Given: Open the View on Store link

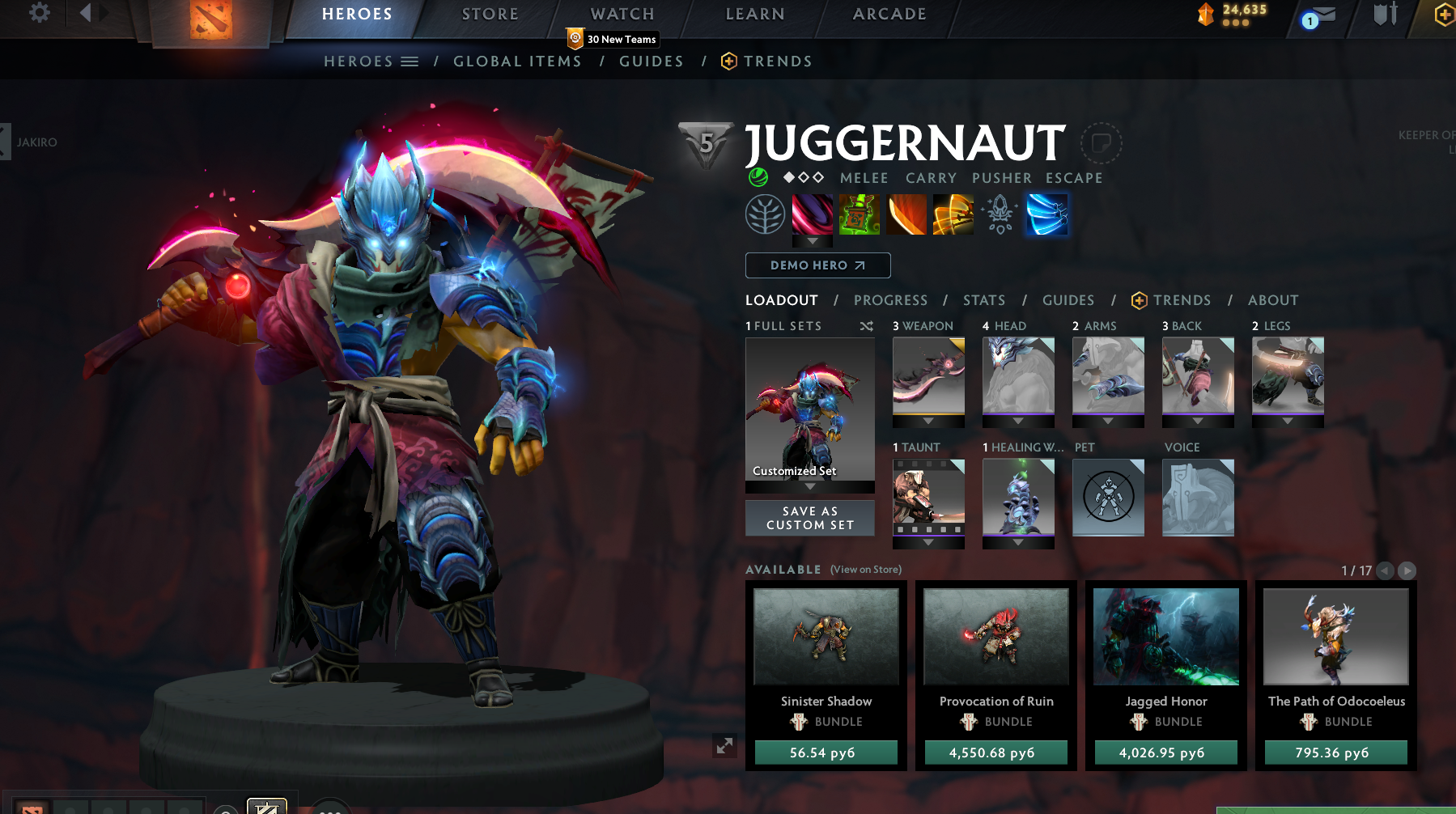Looking at the screenshot, I should 864,570.
